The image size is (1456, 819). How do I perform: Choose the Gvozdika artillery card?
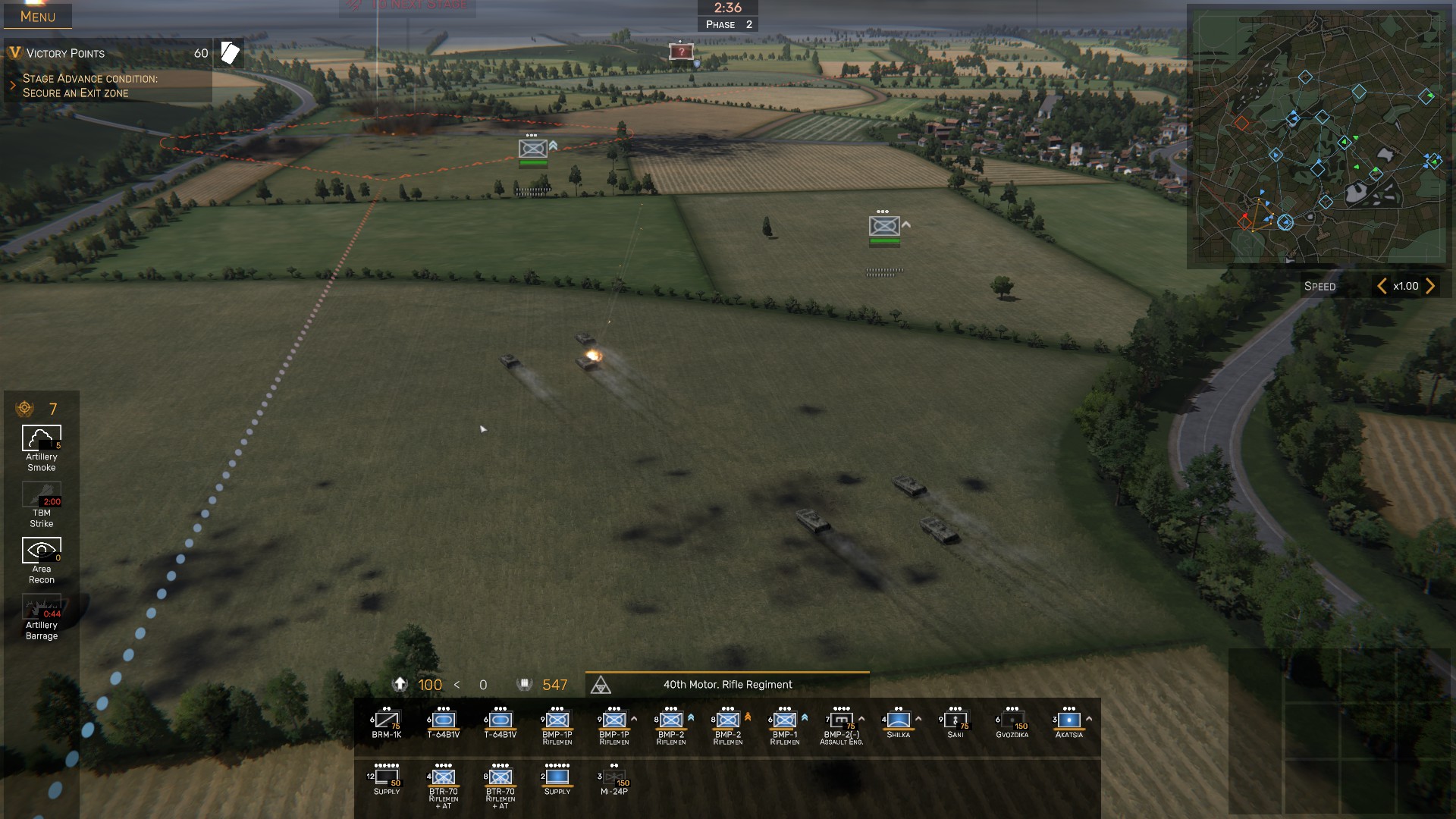tap(1012, 723)
